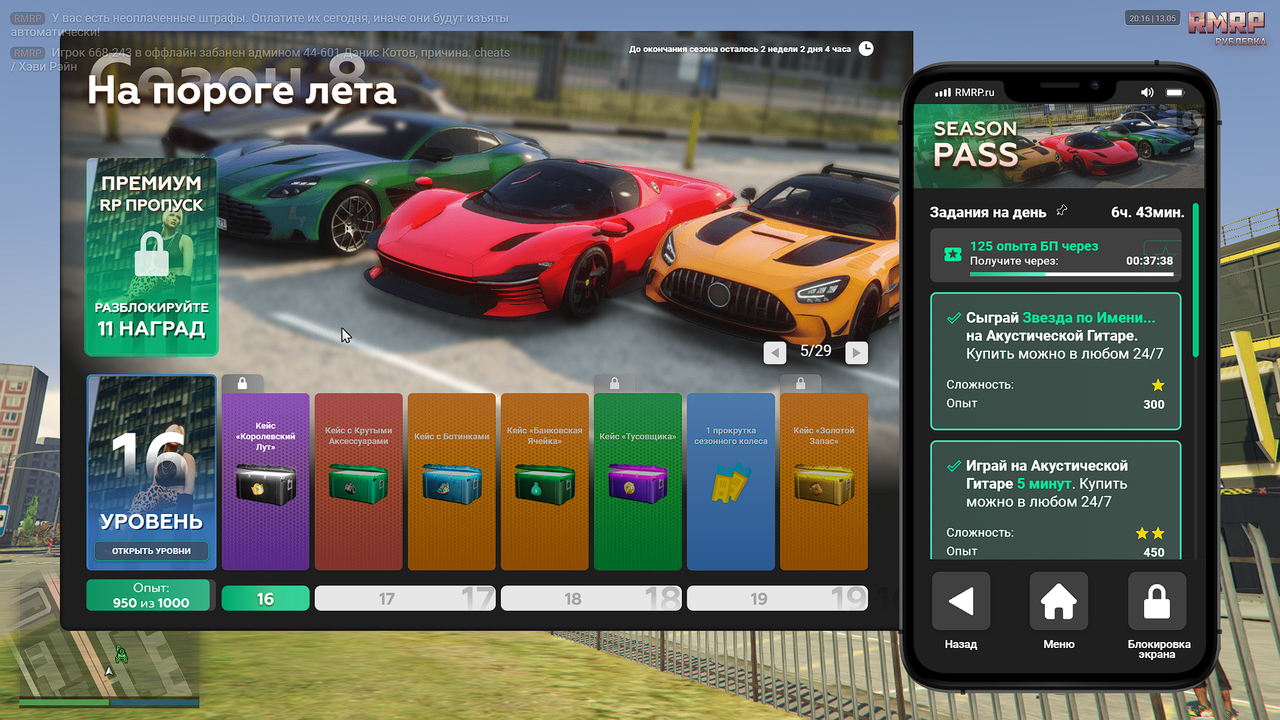Open the Premium RP Pass unlock panel

point(151,256)
